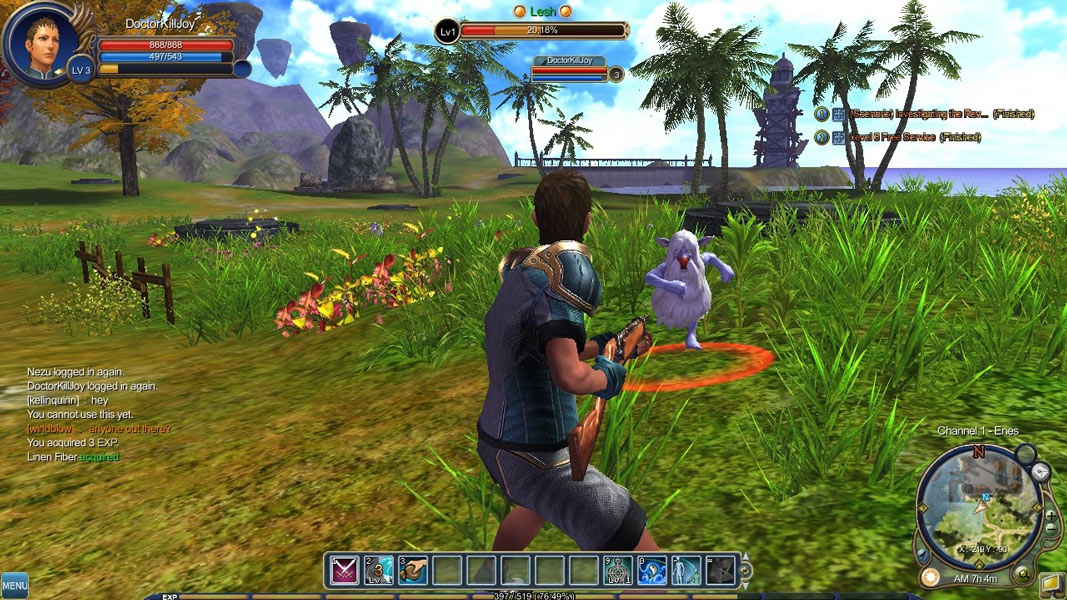The height and width of the screenshot is (600, 1067).
Task: Open the mail envelope icon by minimap
Action: [x=1041, y=471]
